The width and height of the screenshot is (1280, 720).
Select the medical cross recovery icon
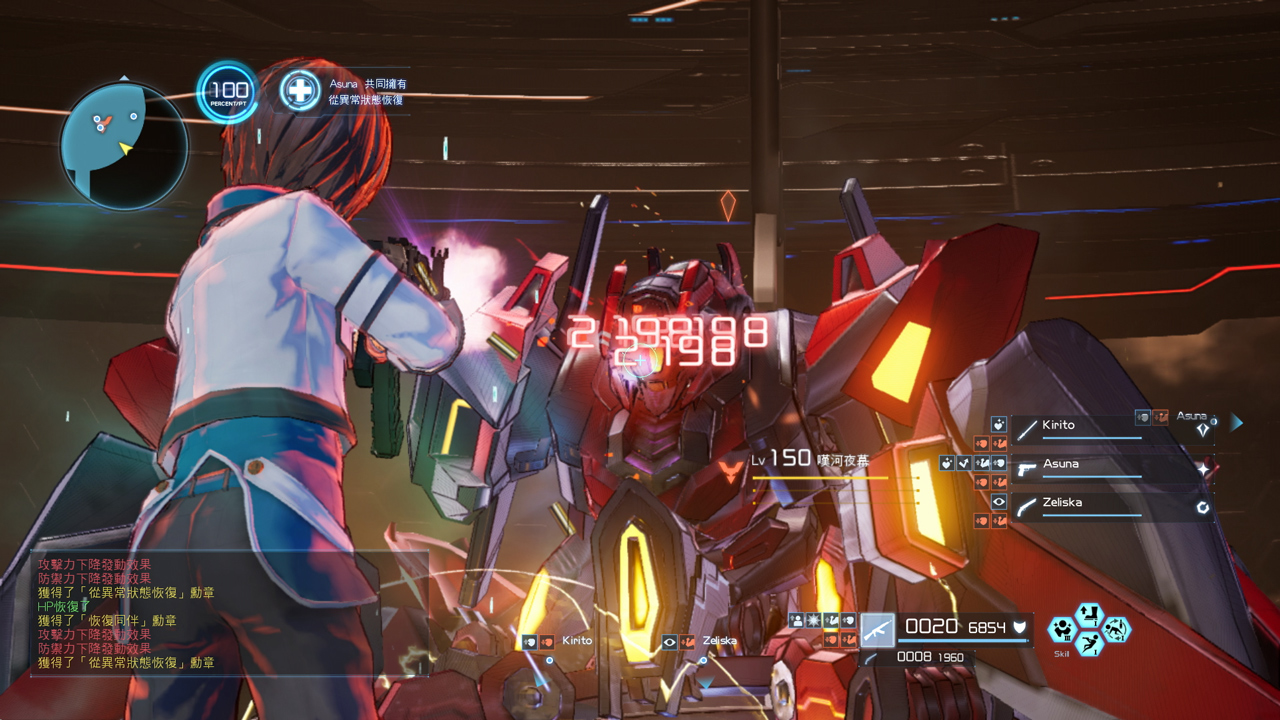tap(299, 91)
